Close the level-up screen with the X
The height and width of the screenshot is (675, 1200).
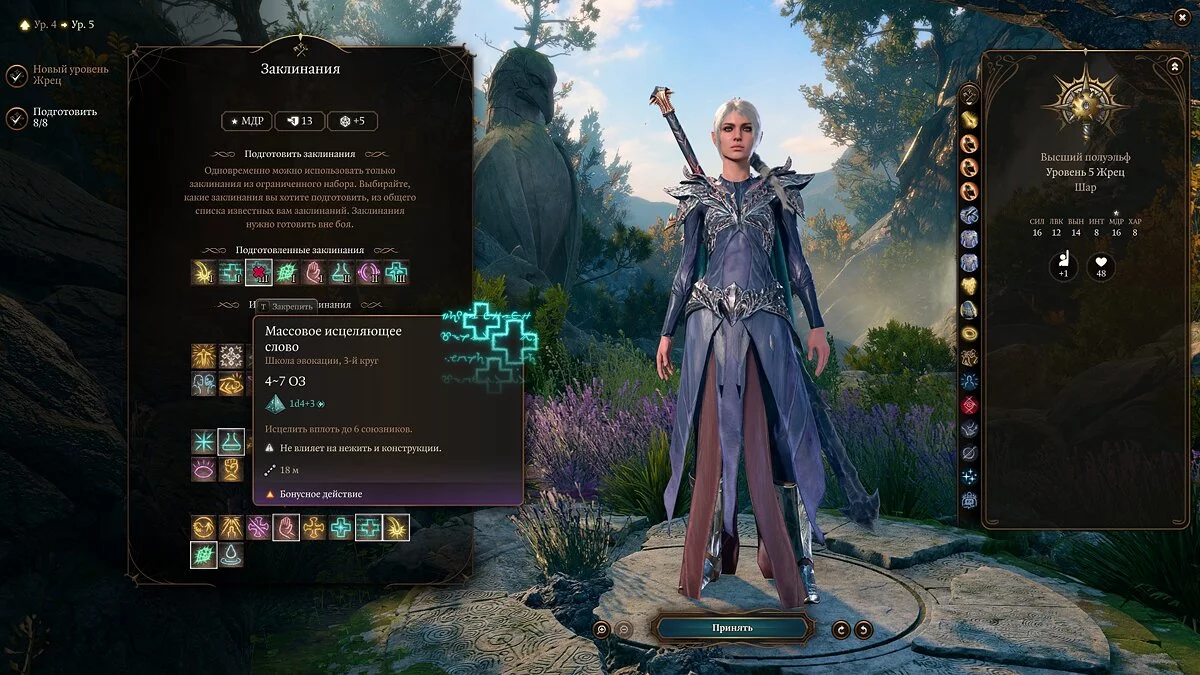coord(1183,17)
